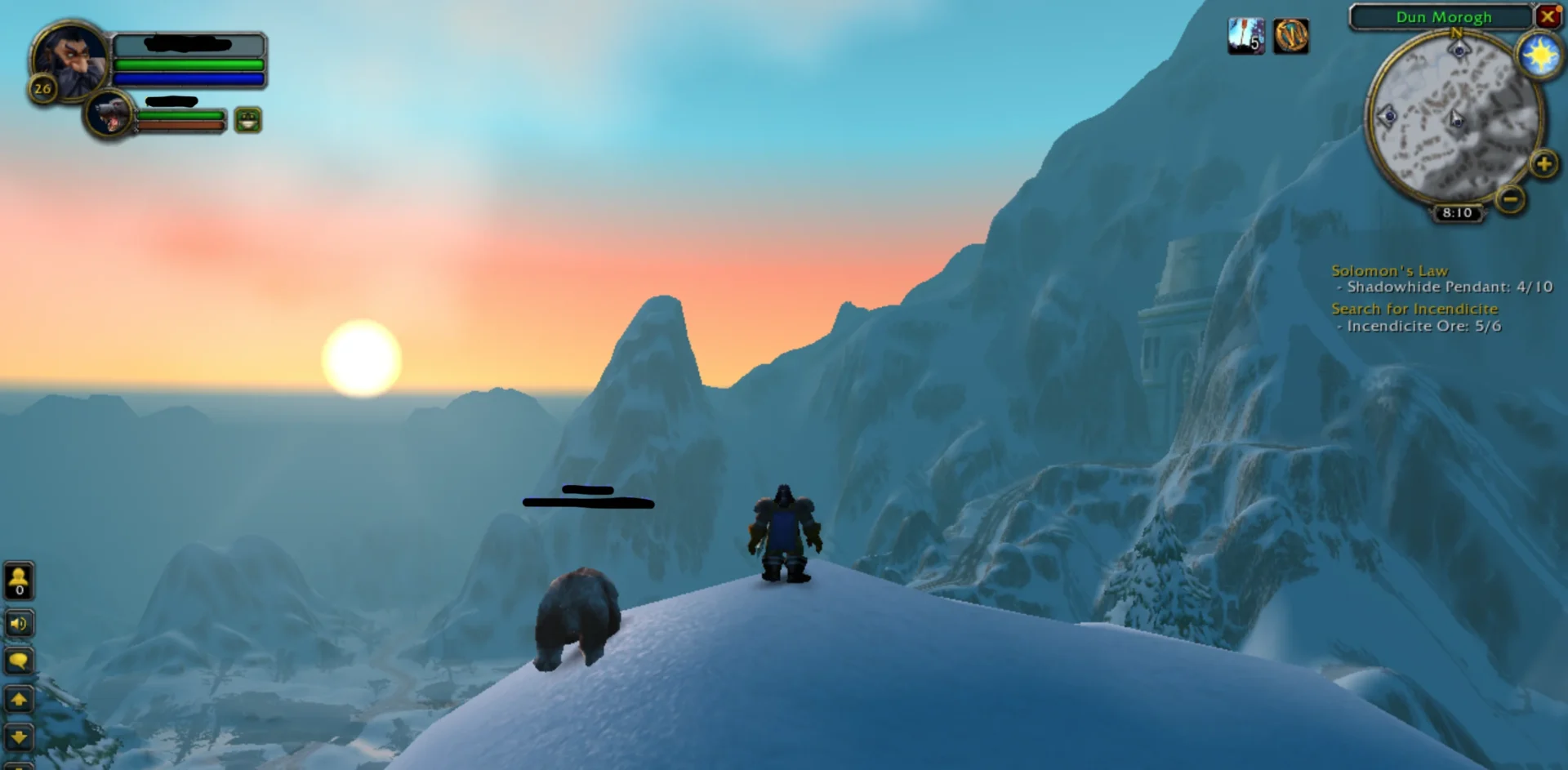Click the arrow buff icon showing 5
1568x770 pixels.
tap(1245, 36)
